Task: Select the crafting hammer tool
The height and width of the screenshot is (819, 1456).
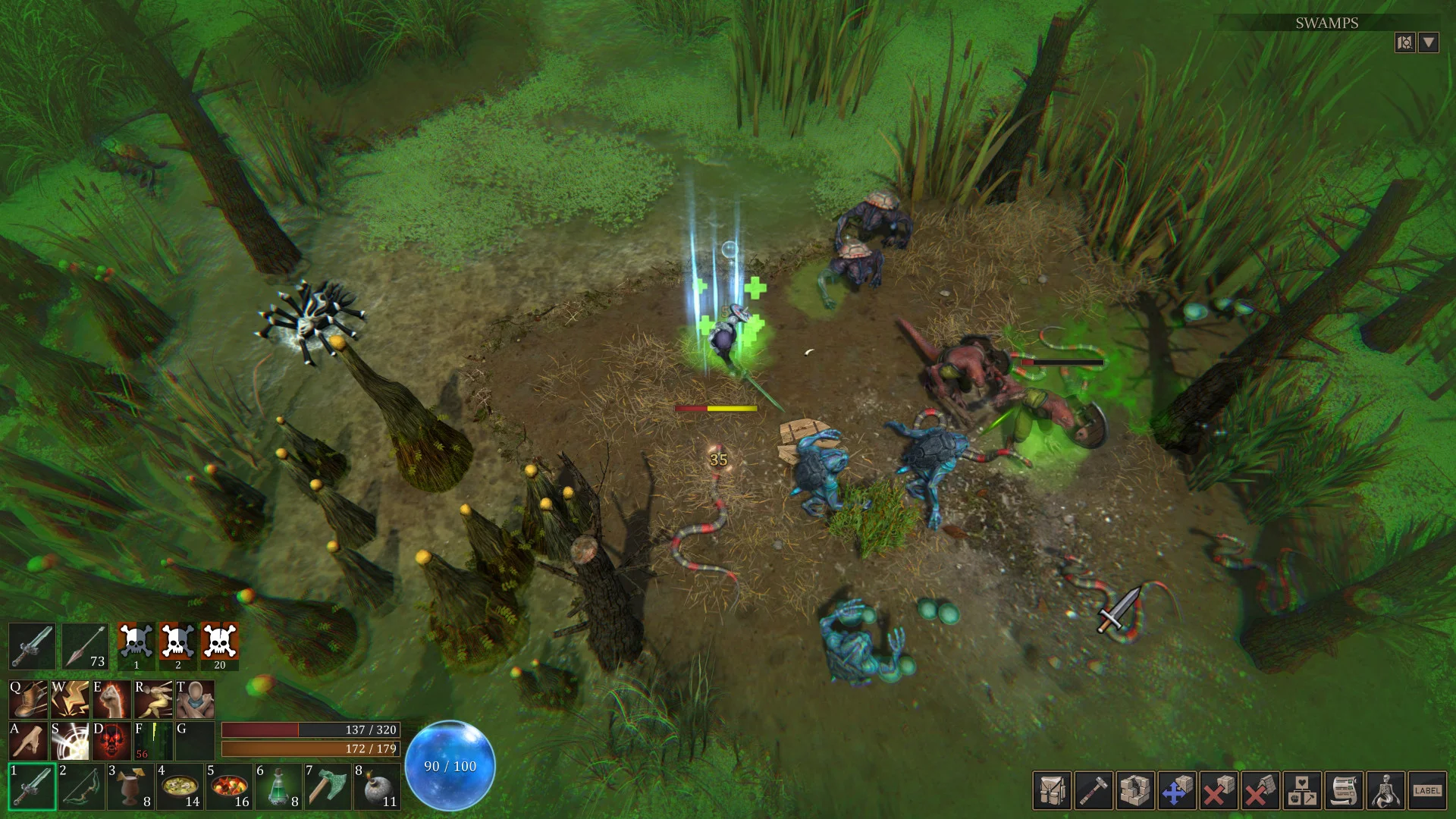Action: click(1095, 789)
